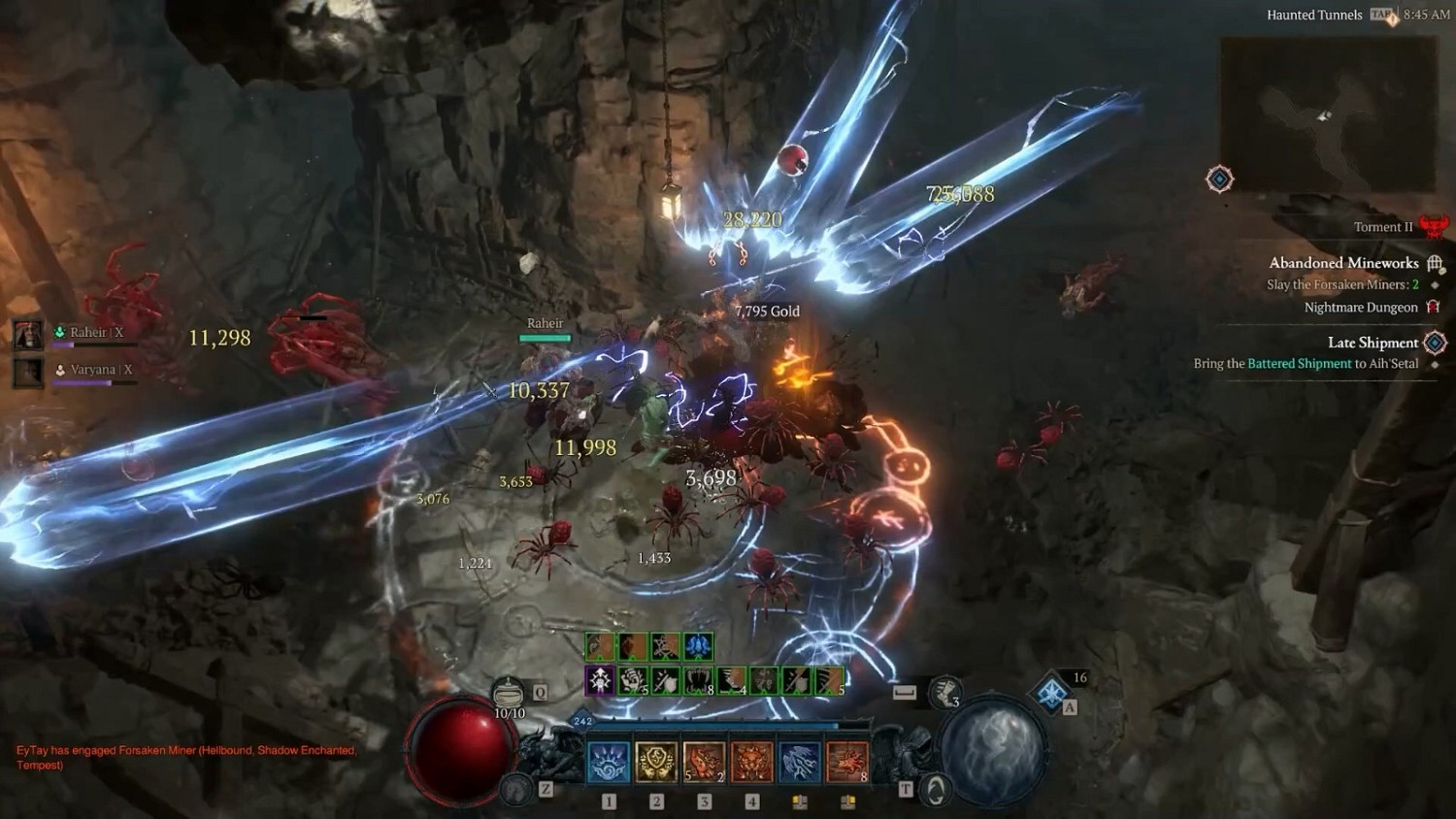The image size is (1456, 819).
Task: Activate the blue crystal icon showing 16
Action: [1053, 693]
